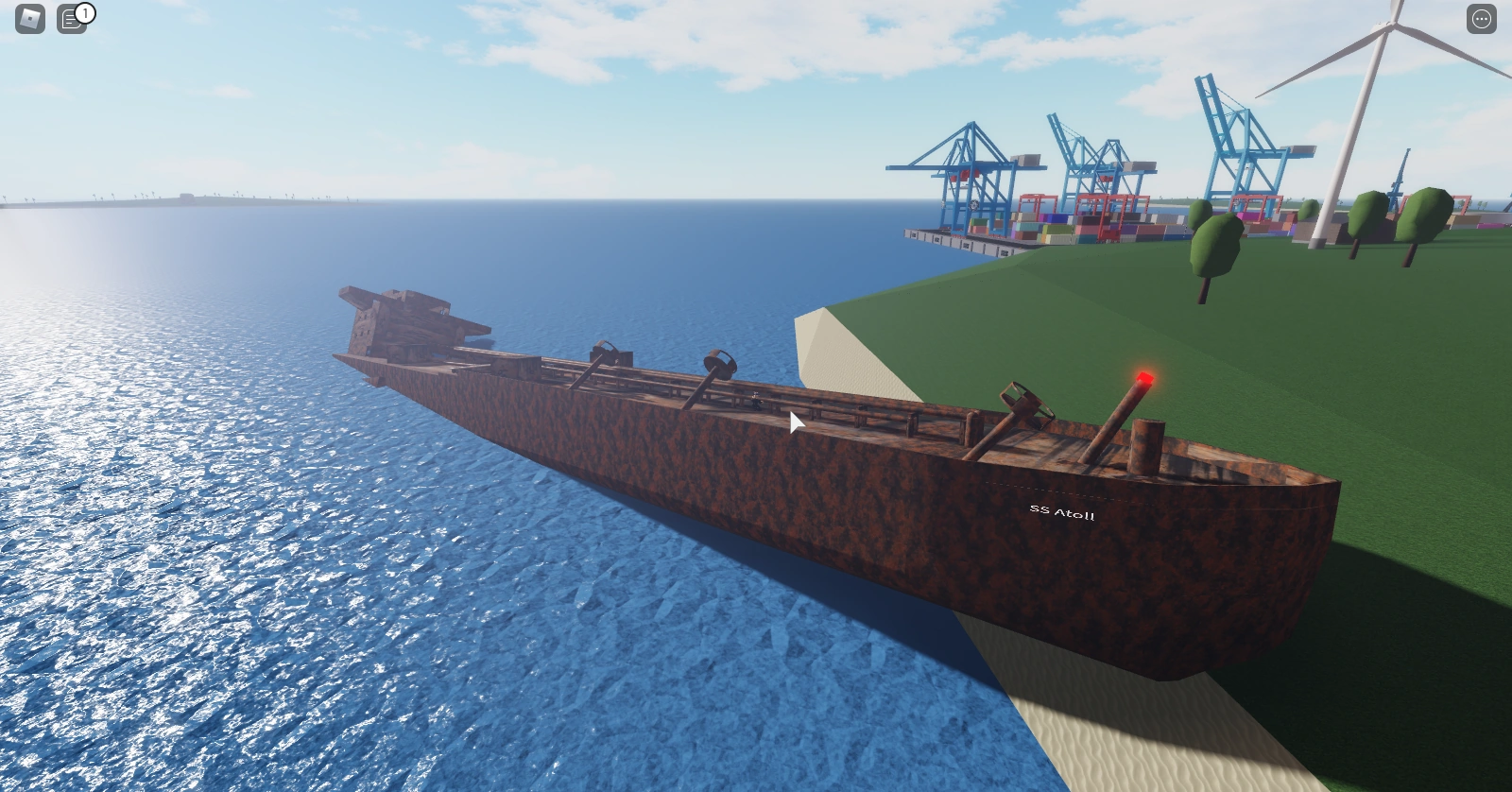Viewport: 1512px width, 792px height.
Task: Click the circled three-dots settings icon
Action: click(1481, 17)
